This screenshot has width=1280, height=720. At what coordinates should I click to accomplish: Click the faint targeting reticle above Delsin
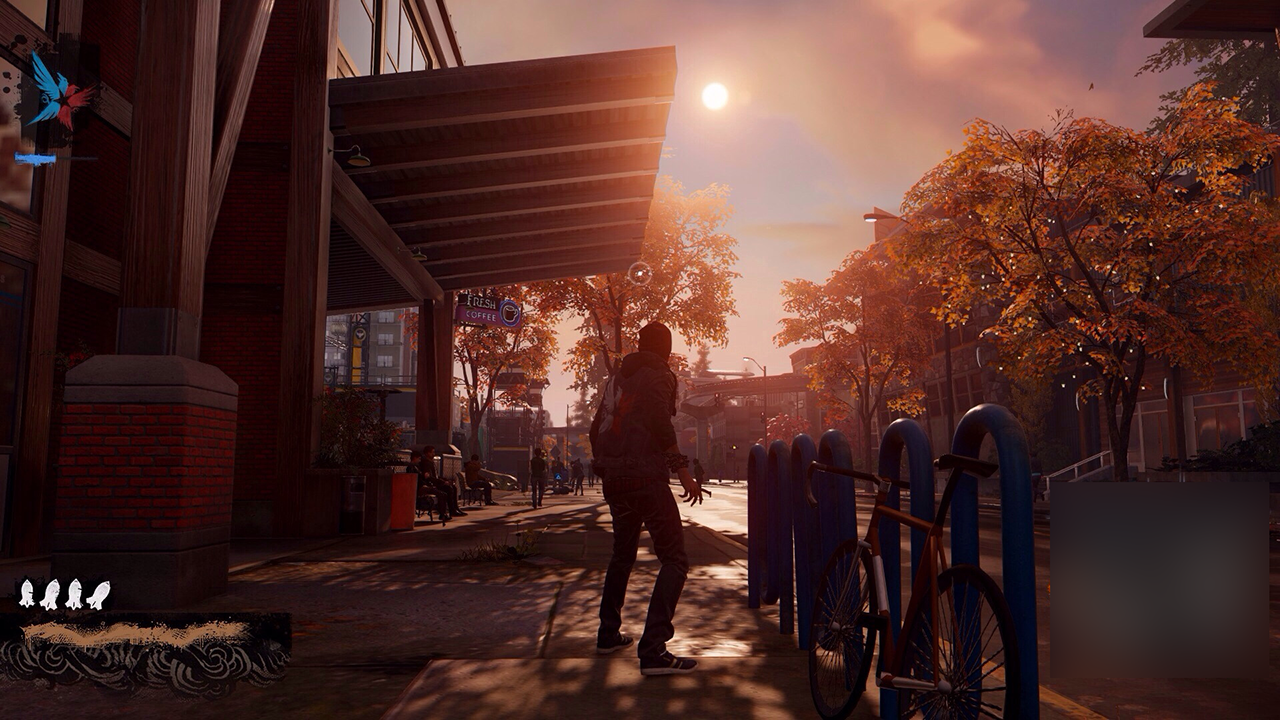point(640,273)
